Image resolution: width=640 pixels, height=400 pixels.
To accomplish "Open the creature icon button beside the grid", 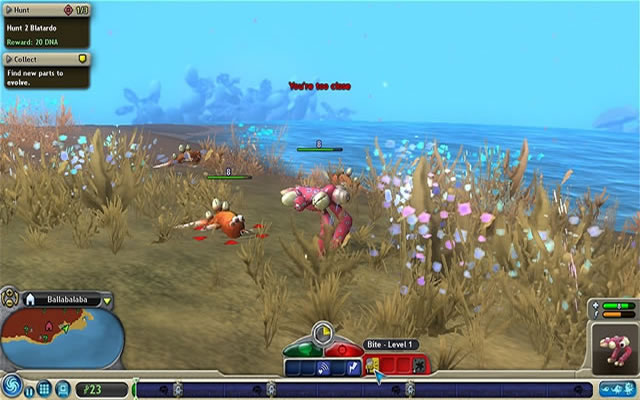I will click(62, 388).
